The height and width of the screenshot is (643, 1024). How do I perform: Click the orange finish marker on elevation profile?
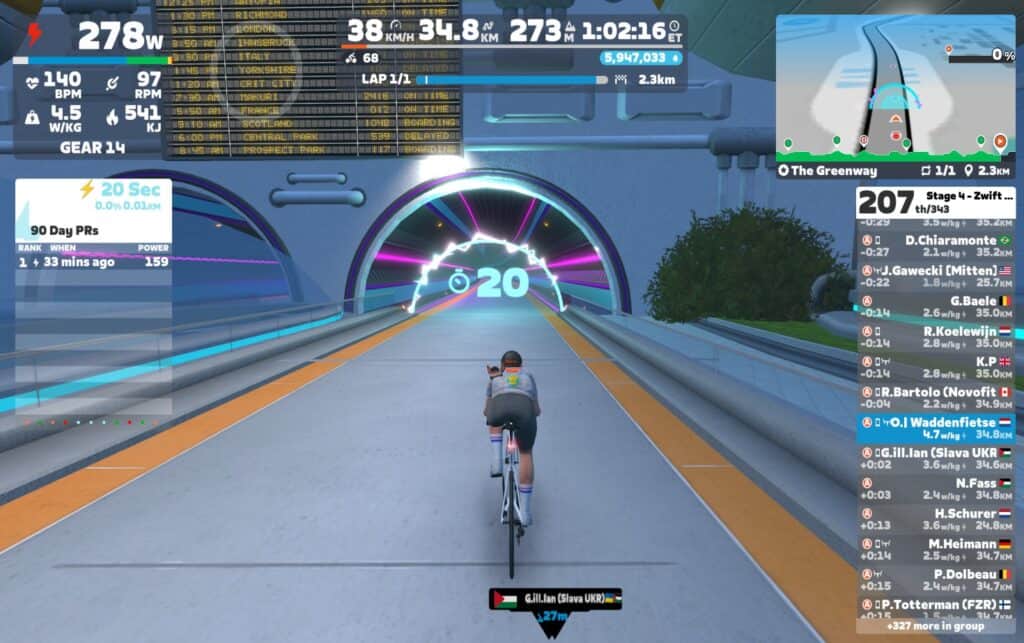tap(999, 143)
